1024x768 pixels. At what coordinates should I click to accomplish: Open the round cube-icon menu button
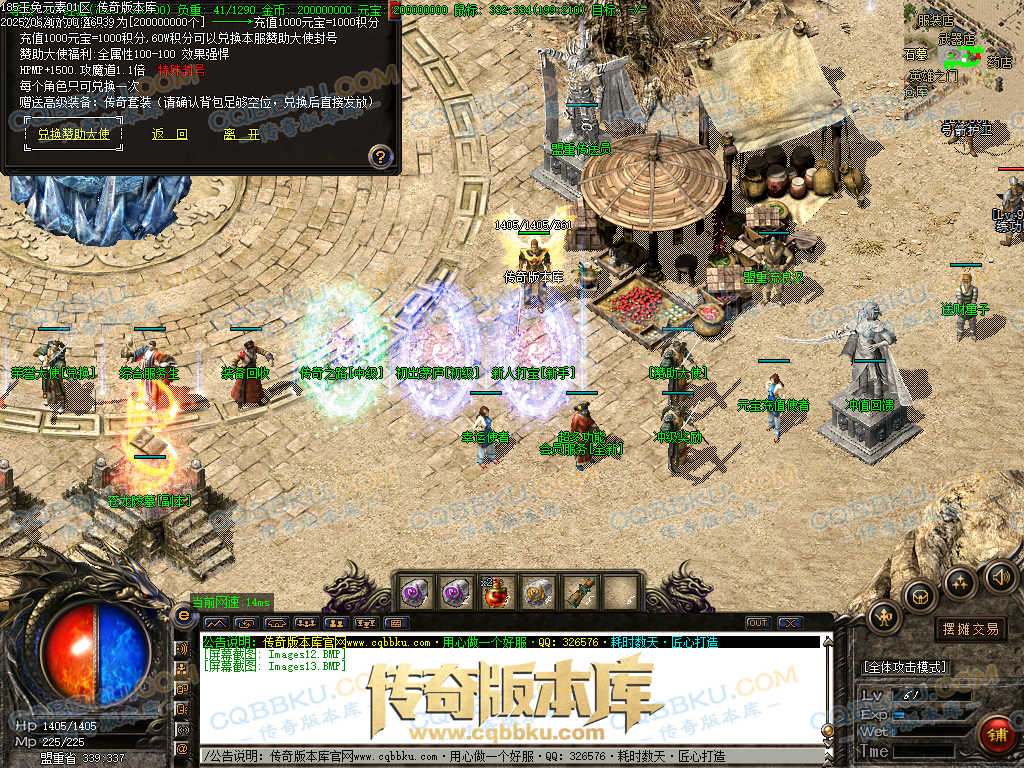click(920, 597)
